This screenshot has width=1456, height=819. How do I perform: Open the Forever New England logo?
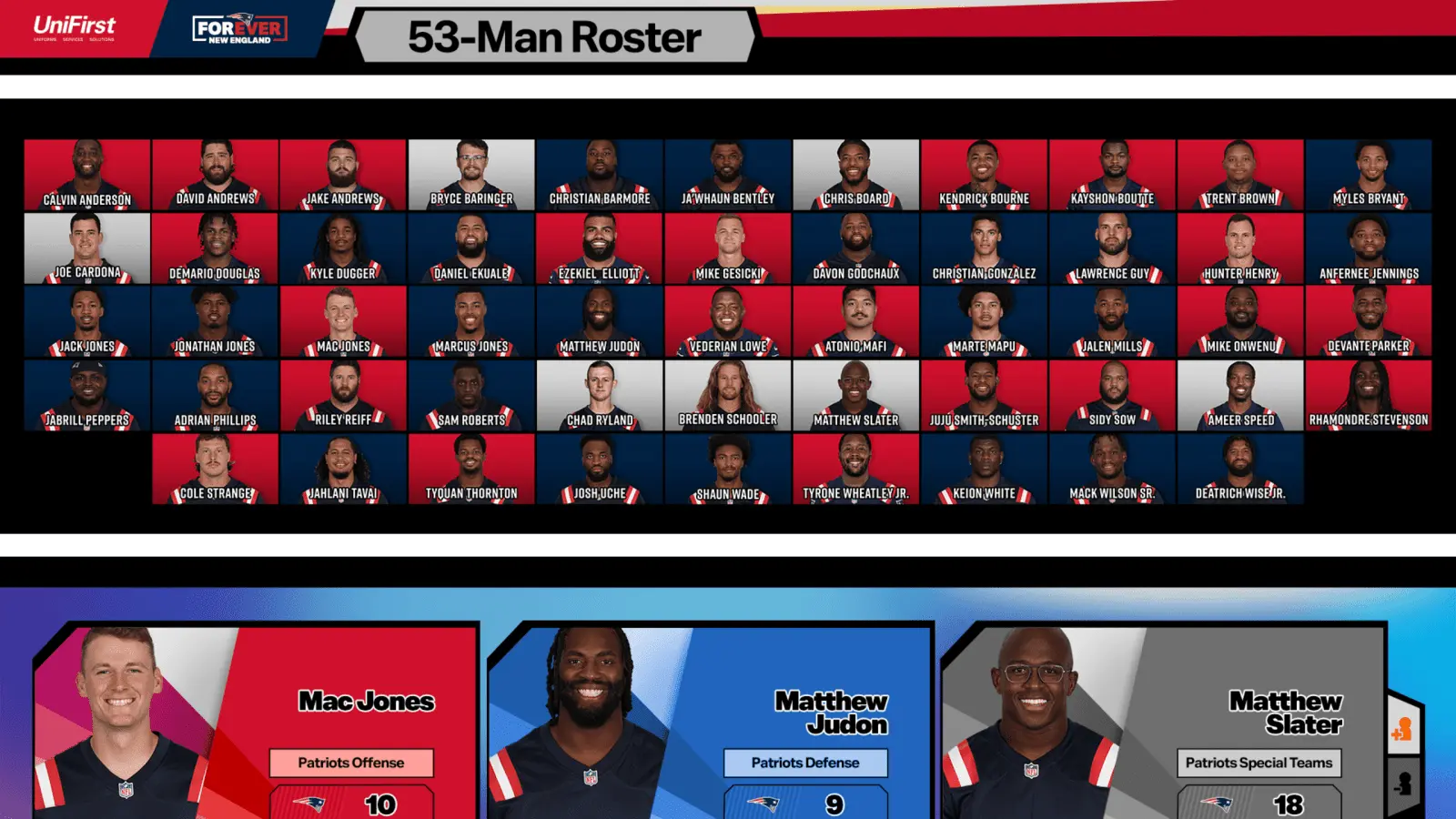239,30
